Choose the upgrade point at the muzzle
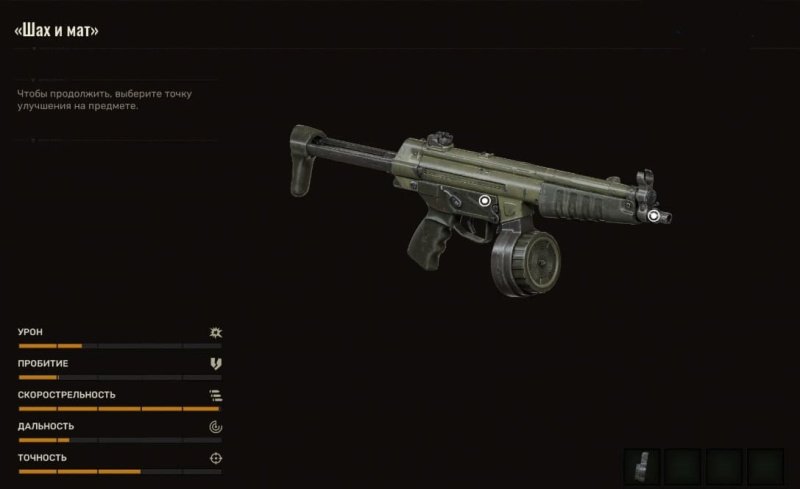 pos(654,215)
